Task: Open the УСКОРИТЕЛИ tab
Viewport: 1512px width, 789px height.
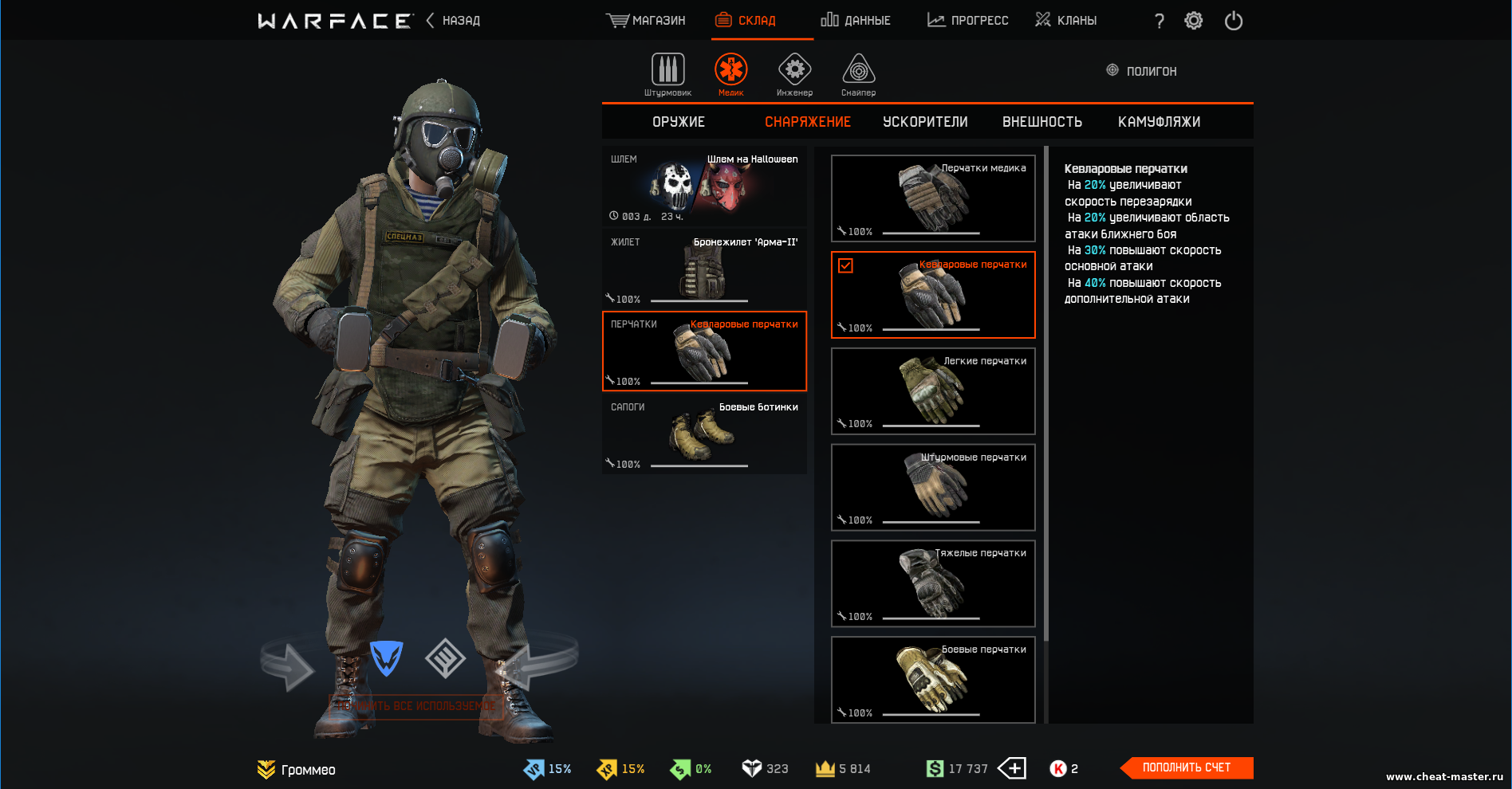Action: tap(925, 122)
